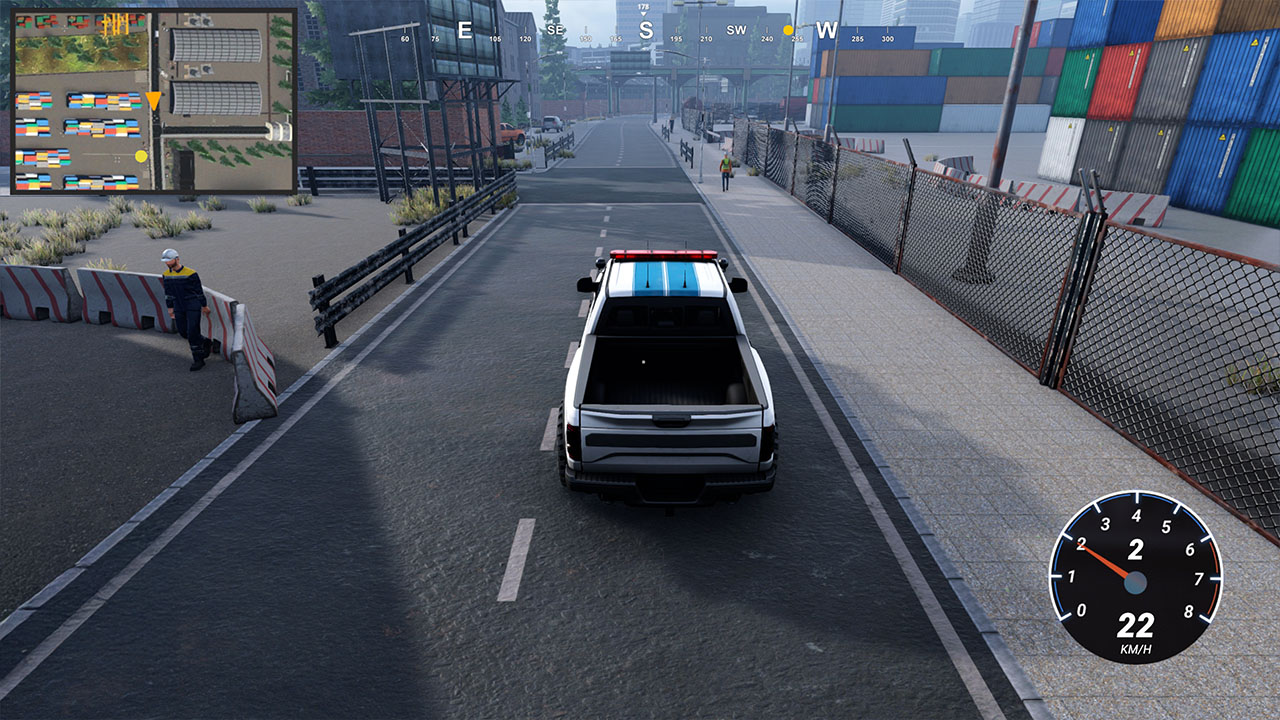The height and width of the screenshot is (720, 1280).
Task: Select the two silo buildings on the minimap
Action: [x=217, y=72]
